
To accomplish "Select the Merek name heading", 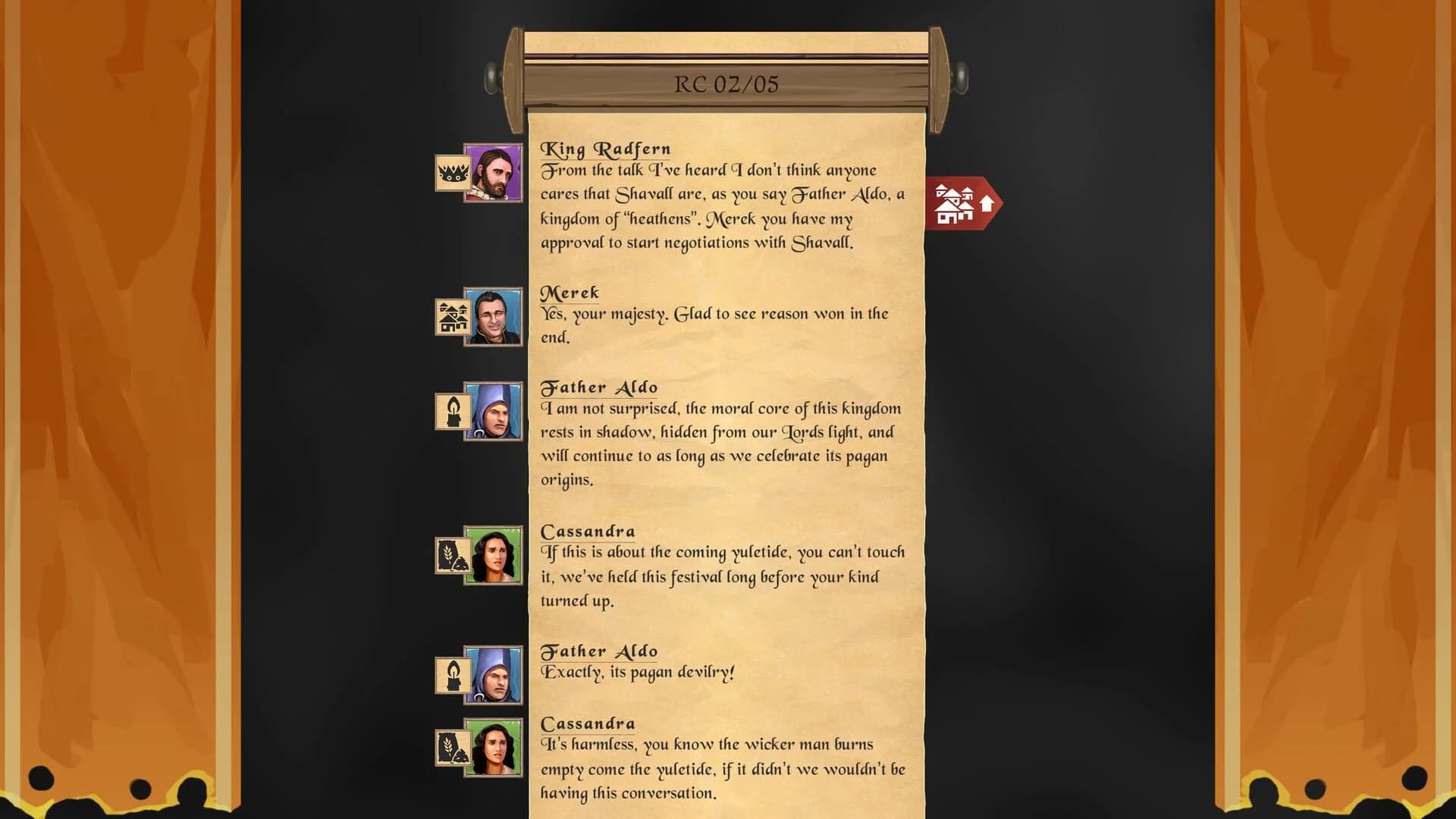I will click(x=570, y=293).
